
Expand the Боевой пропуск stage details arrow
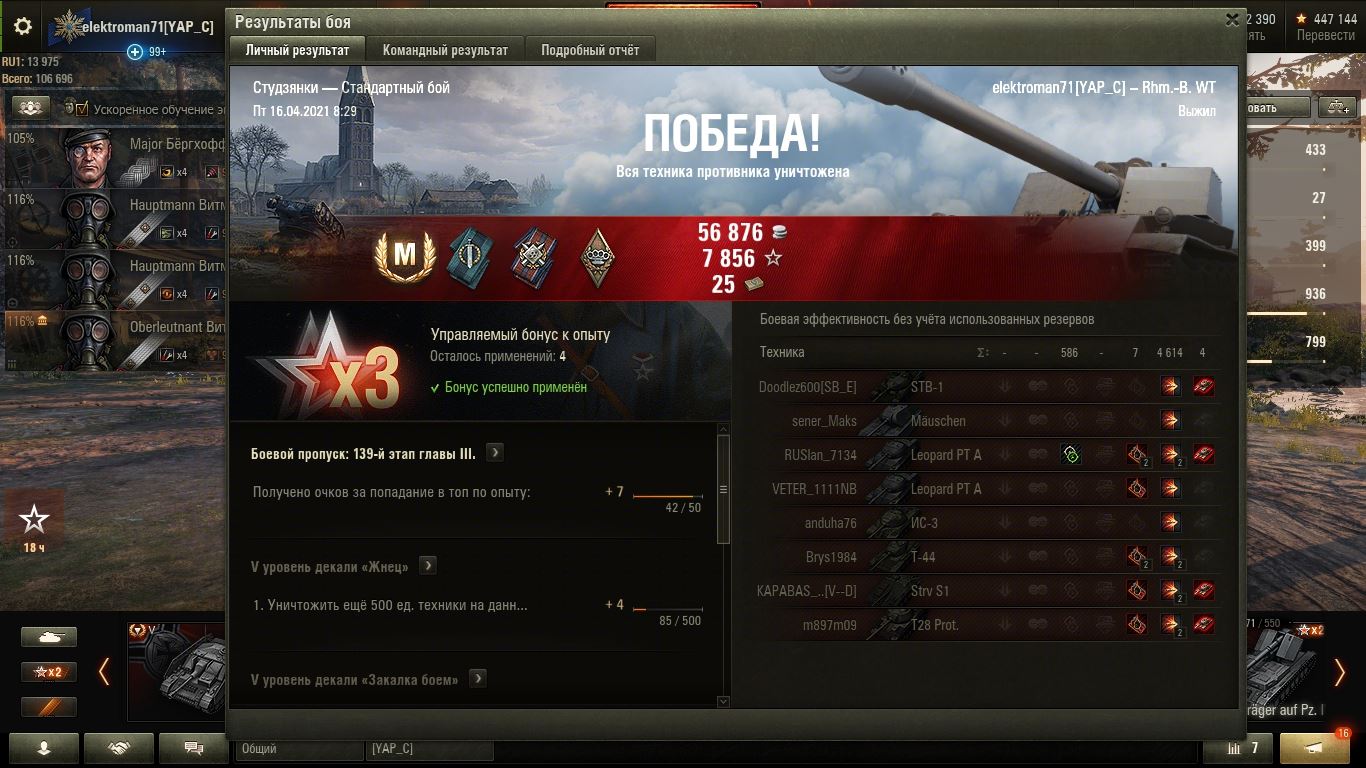[x=494, y=453]
